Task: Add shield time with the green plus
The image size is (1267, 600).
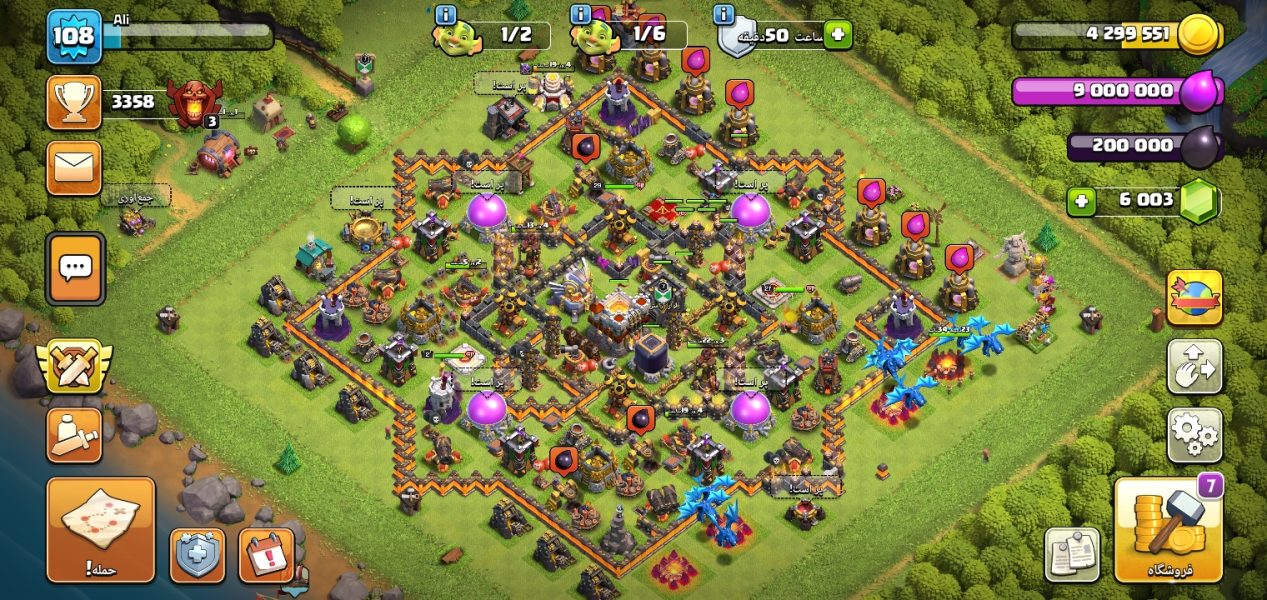Action: pos(837,35)
